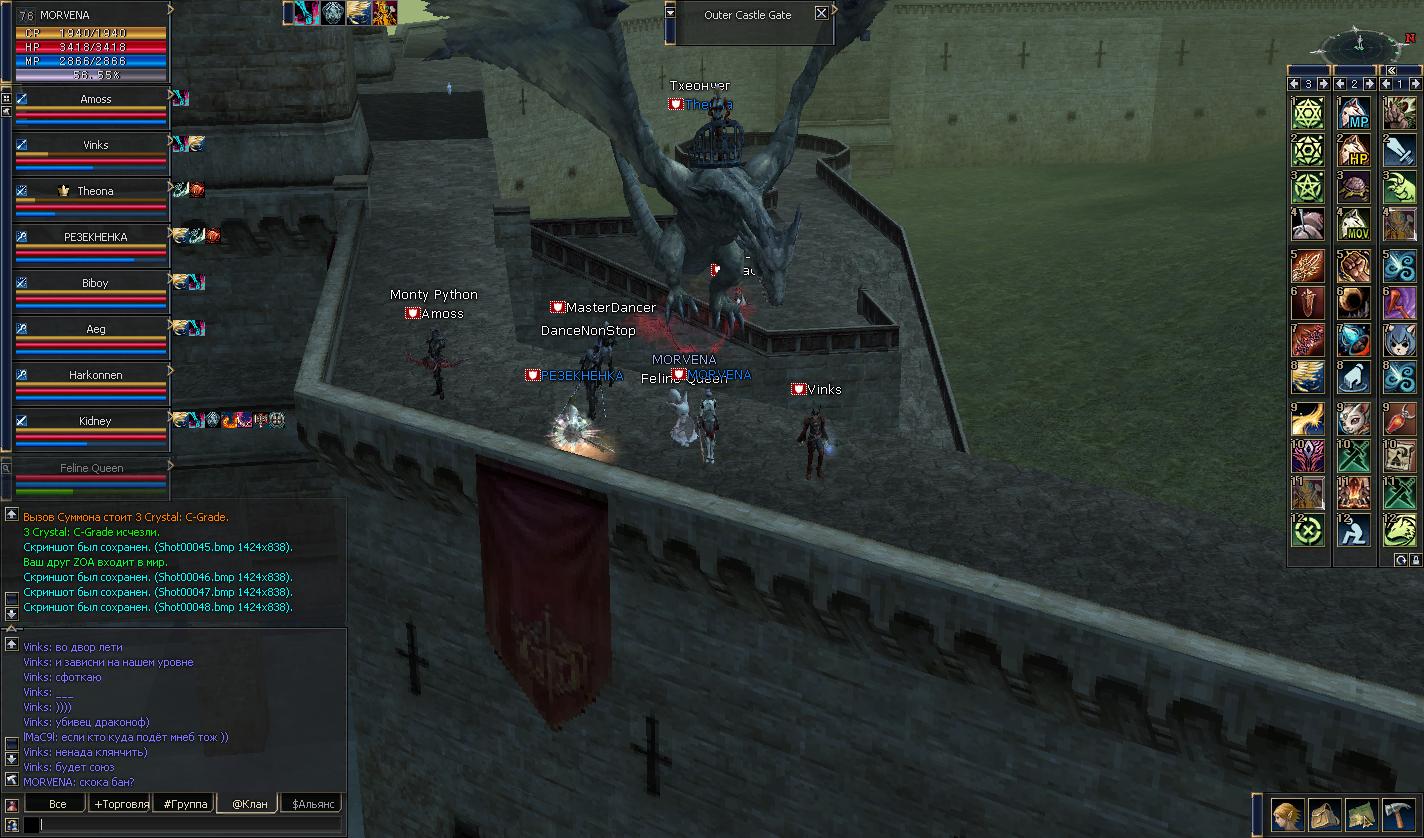
Task: Open the inventory bag icon
Action: (1325, 815)
